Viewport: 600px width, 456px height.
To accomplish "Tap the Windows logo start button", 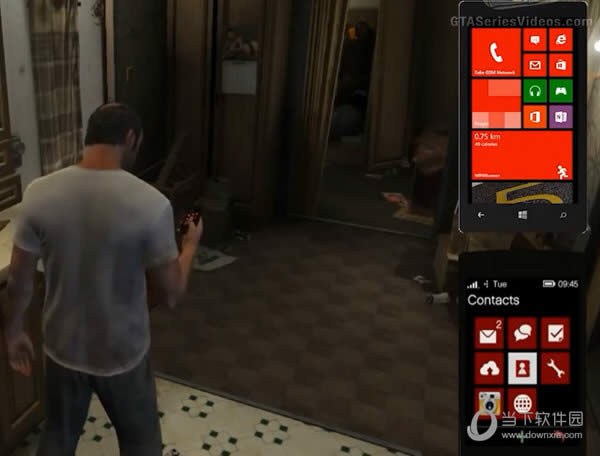I will point(522,214).
